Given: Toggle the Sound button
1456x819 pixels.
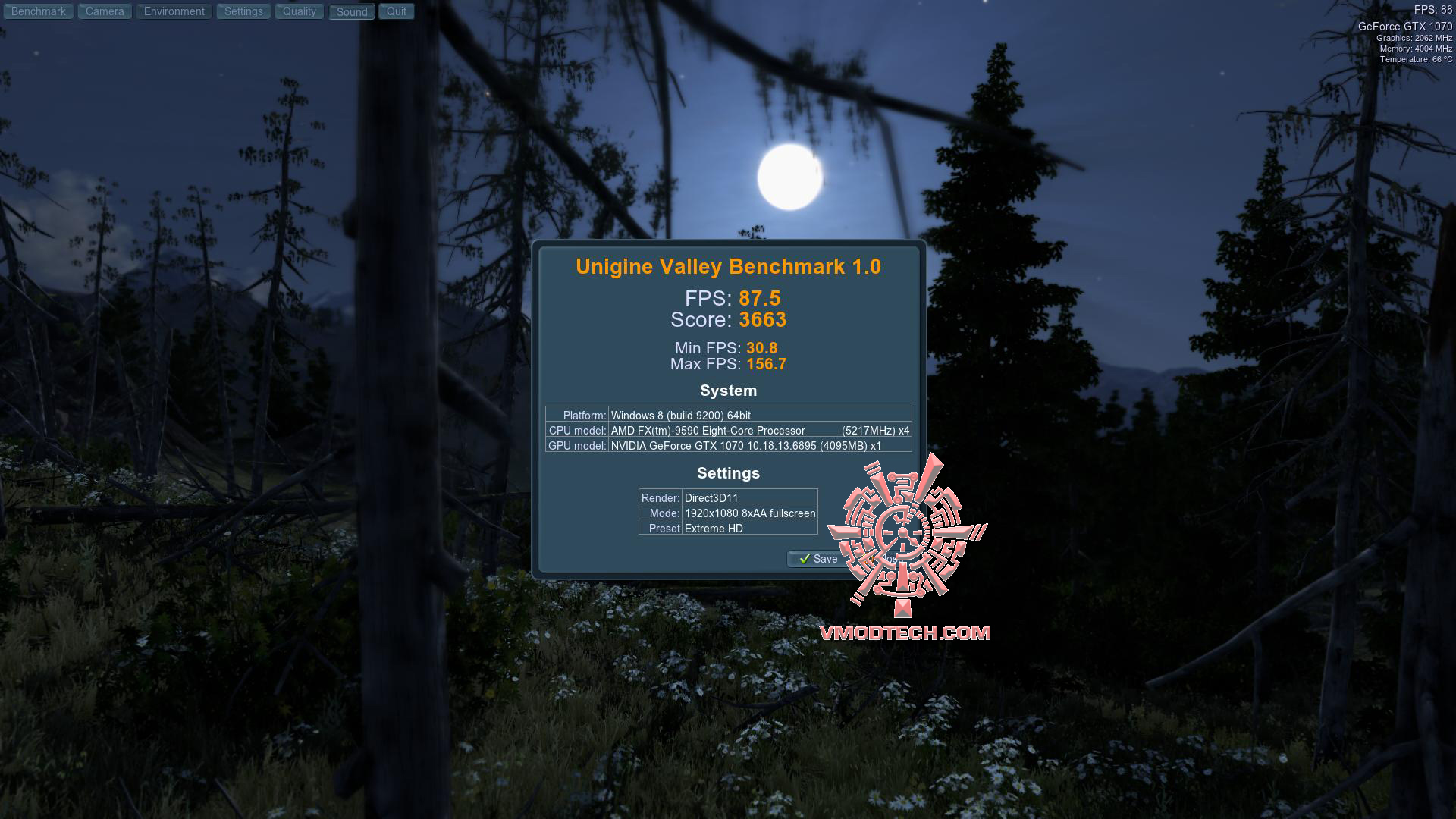Looking at the screenshot, I should point(352,12).
